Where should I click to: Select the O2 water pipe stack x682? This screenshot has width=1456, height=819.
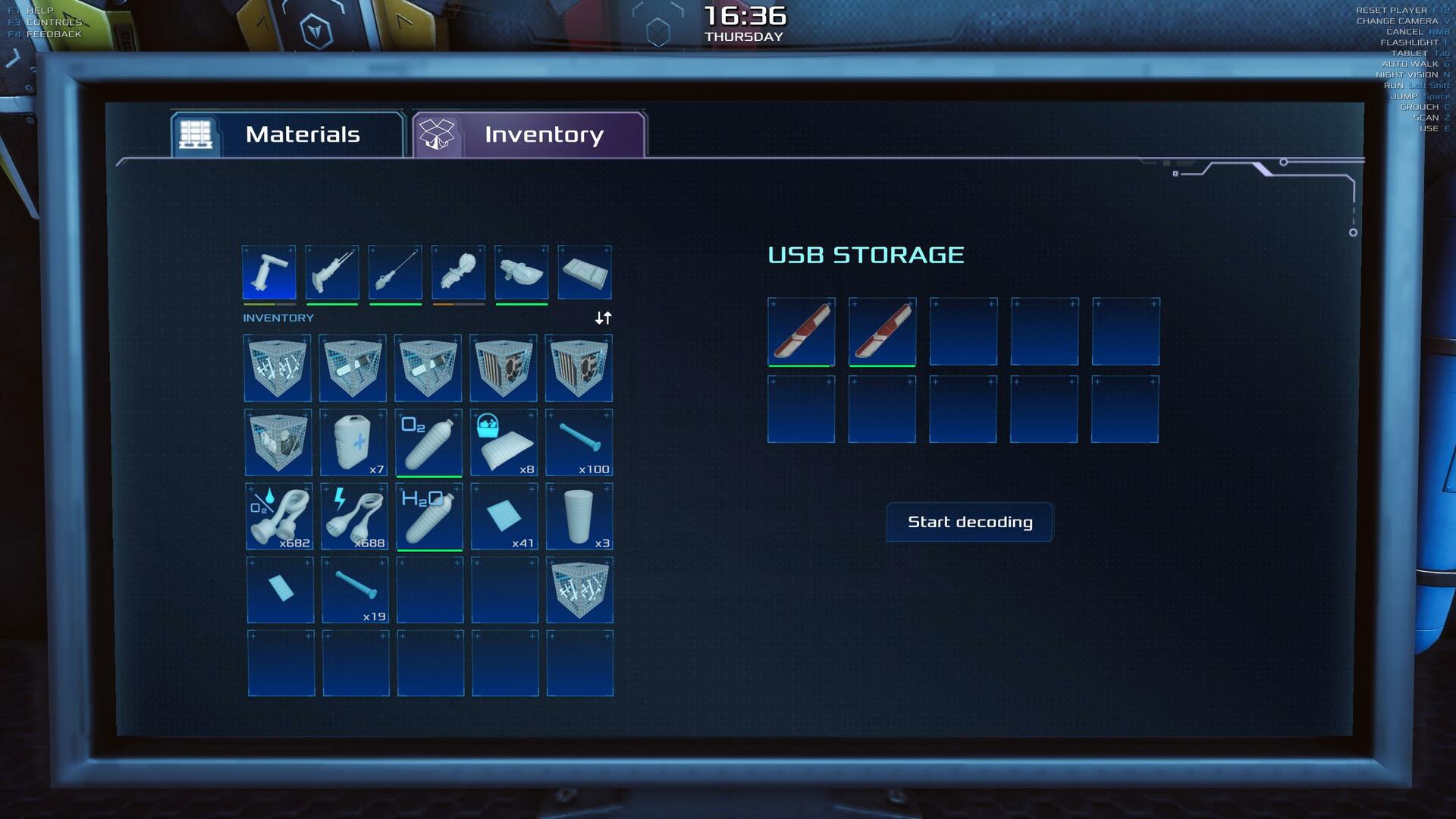[279, 516]
